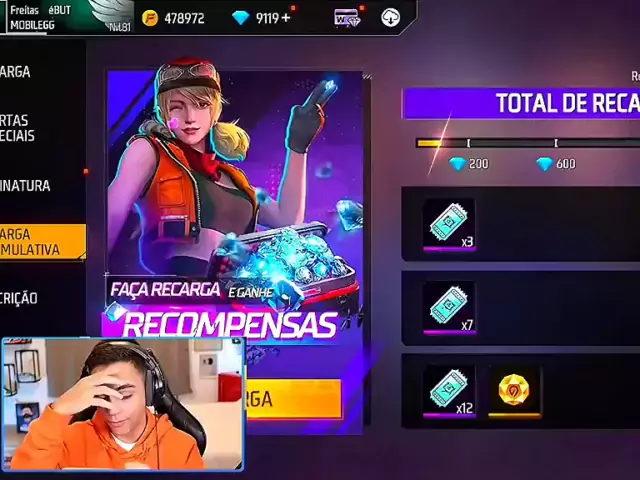Select the x3 ticket reward

point(448,223)
